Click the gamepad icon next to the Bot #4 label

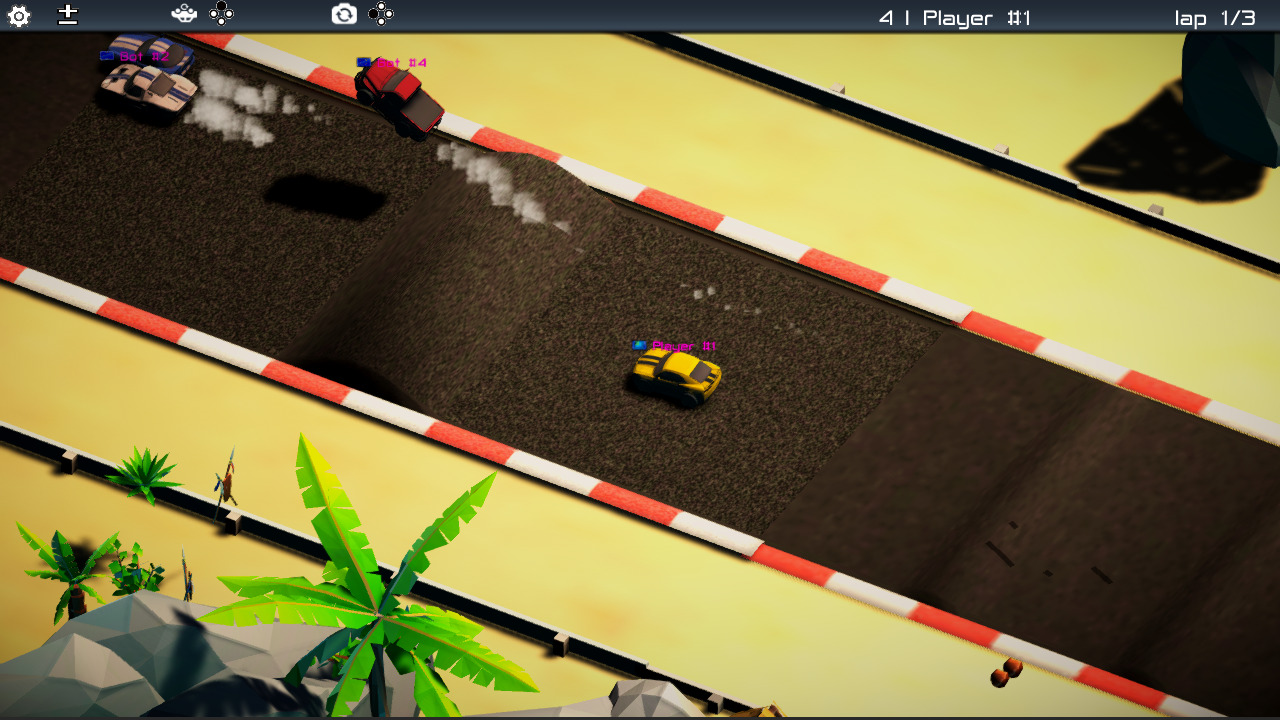pyautogui.click(x=362, y=61)
